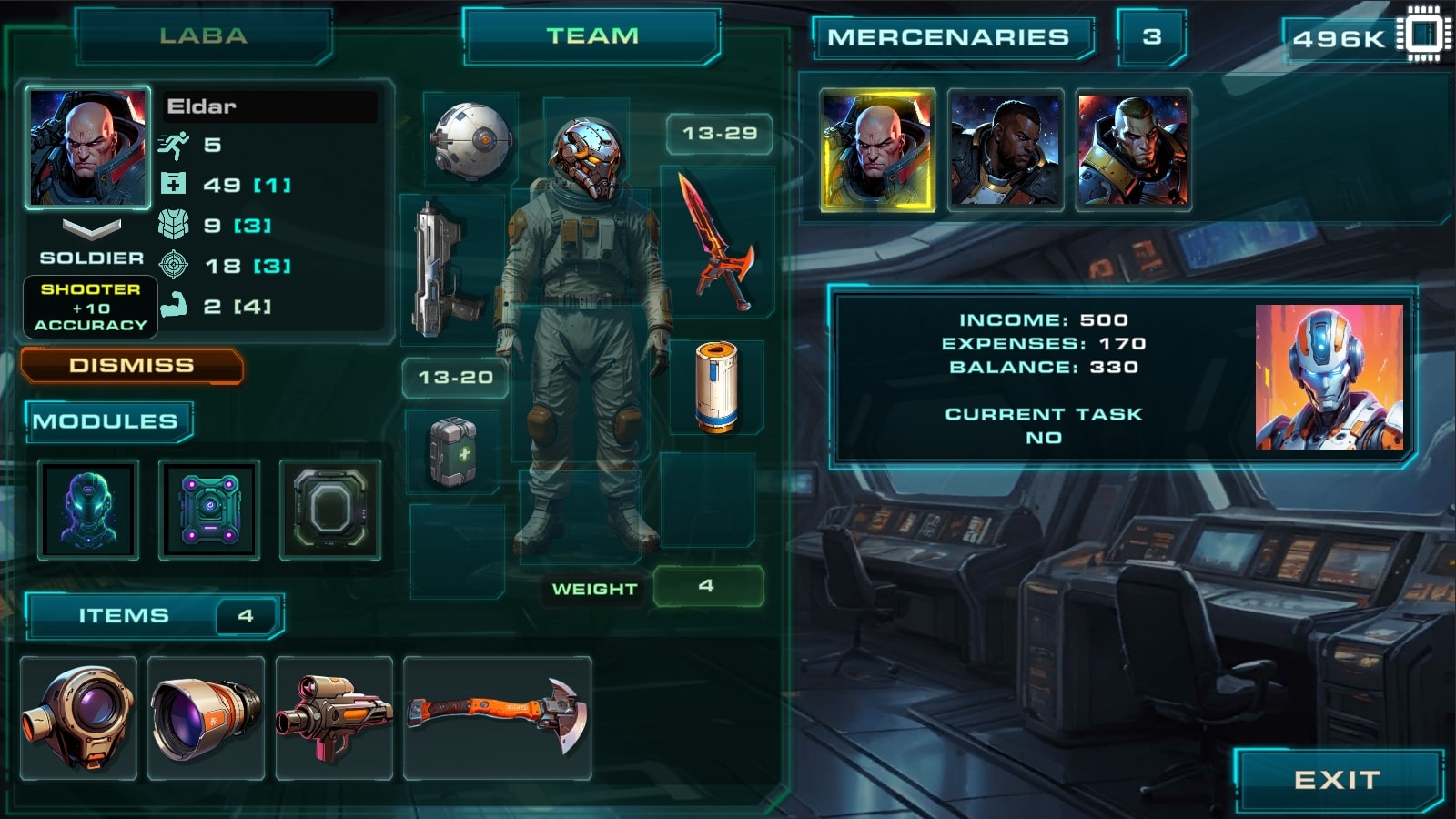The width and height of the screenshot is (1456, 819).
Task: Switch to the LABA tab
Action: click(x=202, y=37)
